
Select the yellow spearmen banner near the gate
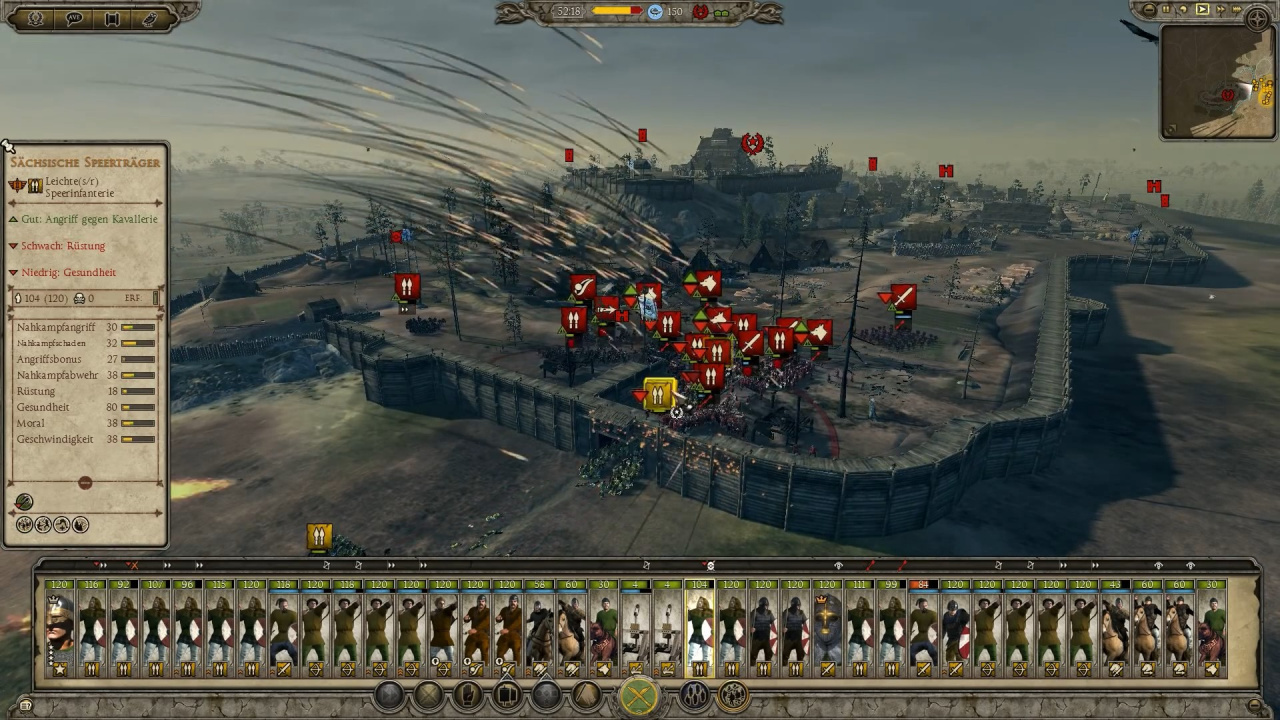coord(659,396)
